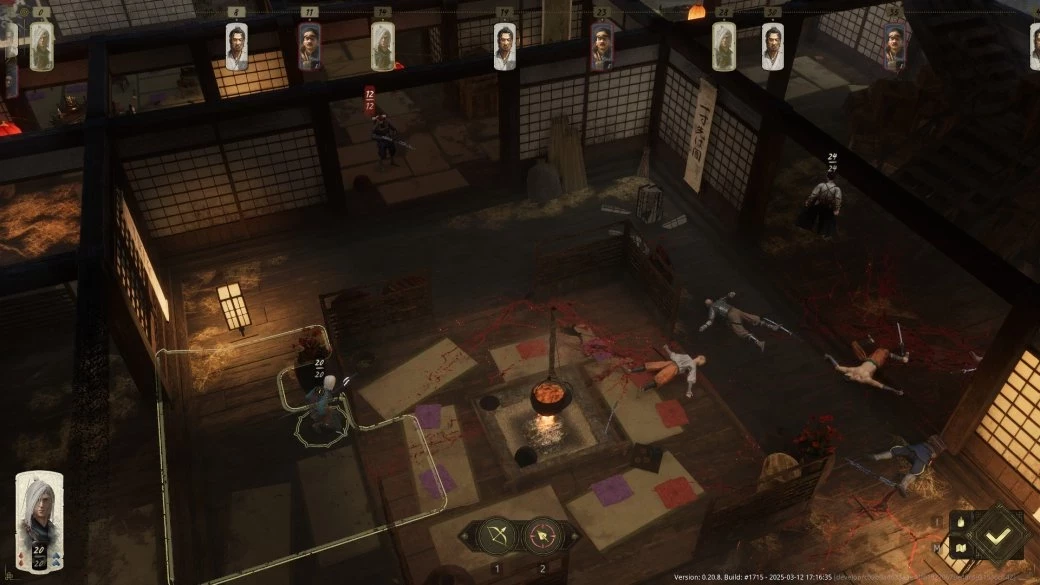
Task: Select the turn-order portrait marked 19
Action: [x=505, y=46]
